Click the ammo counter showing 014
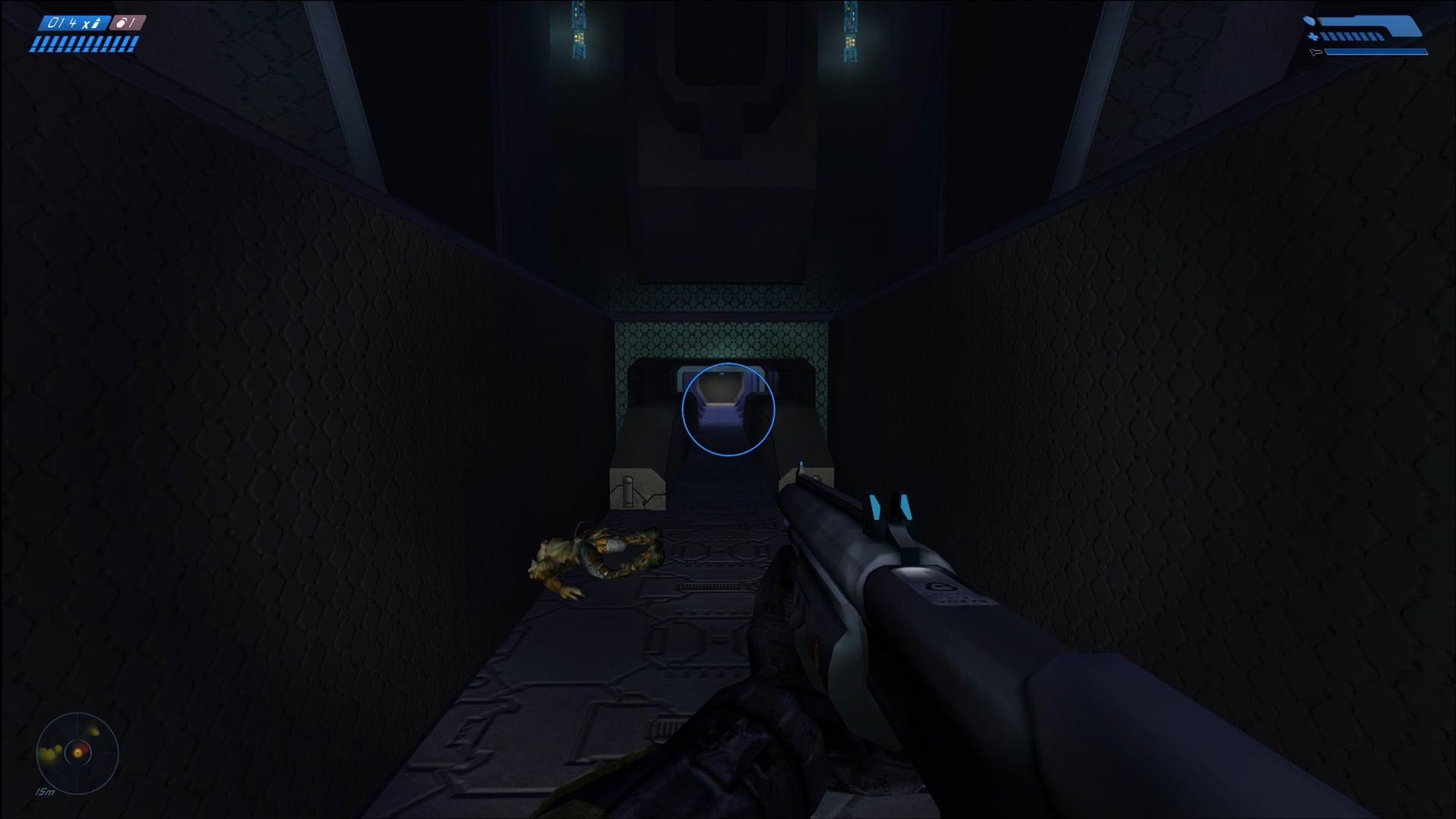Viewport: 1456px width, 819px height. [x=64, y=23]
